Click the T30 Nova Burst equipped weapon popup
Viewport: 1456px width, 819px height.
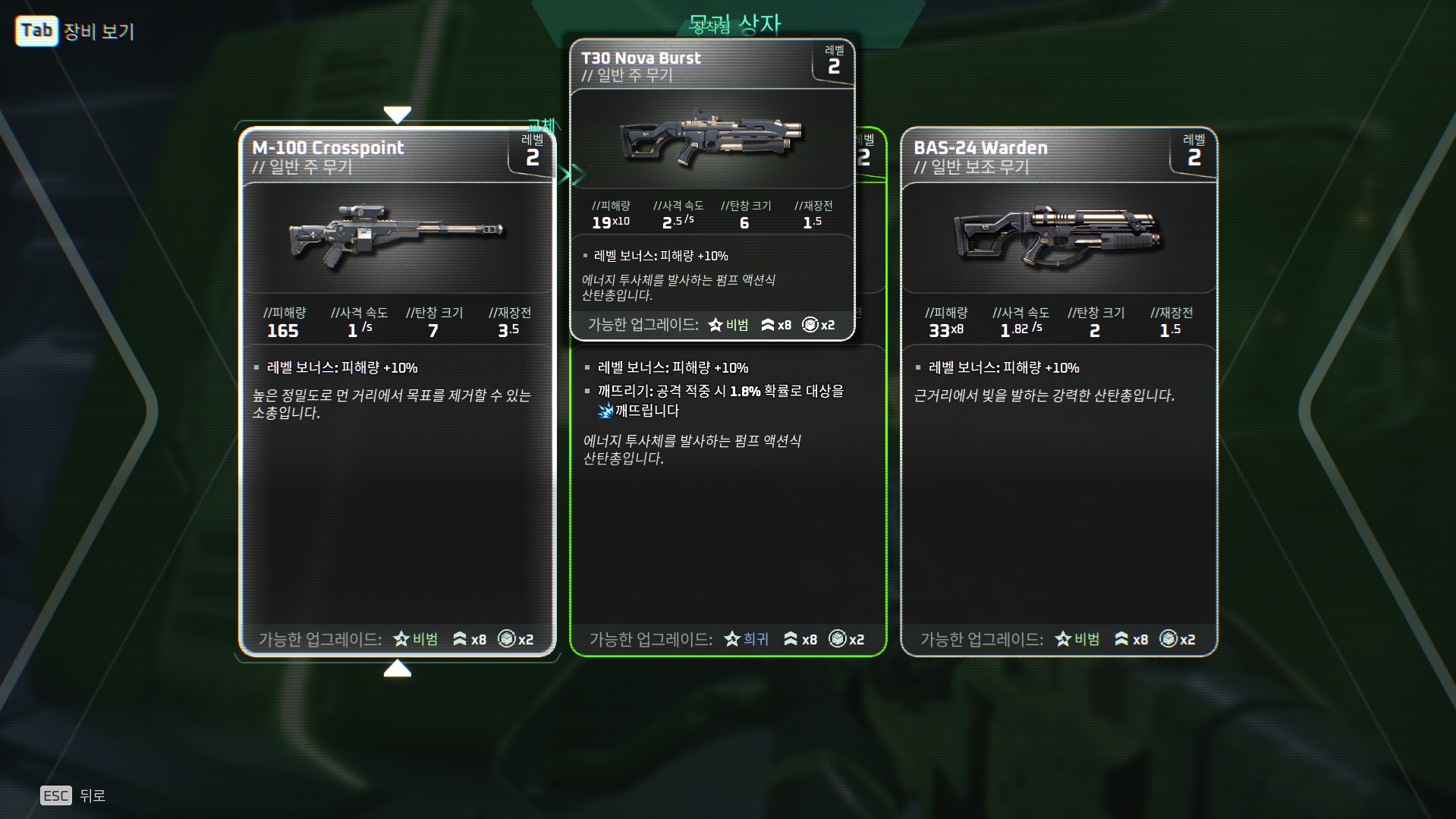712,190
